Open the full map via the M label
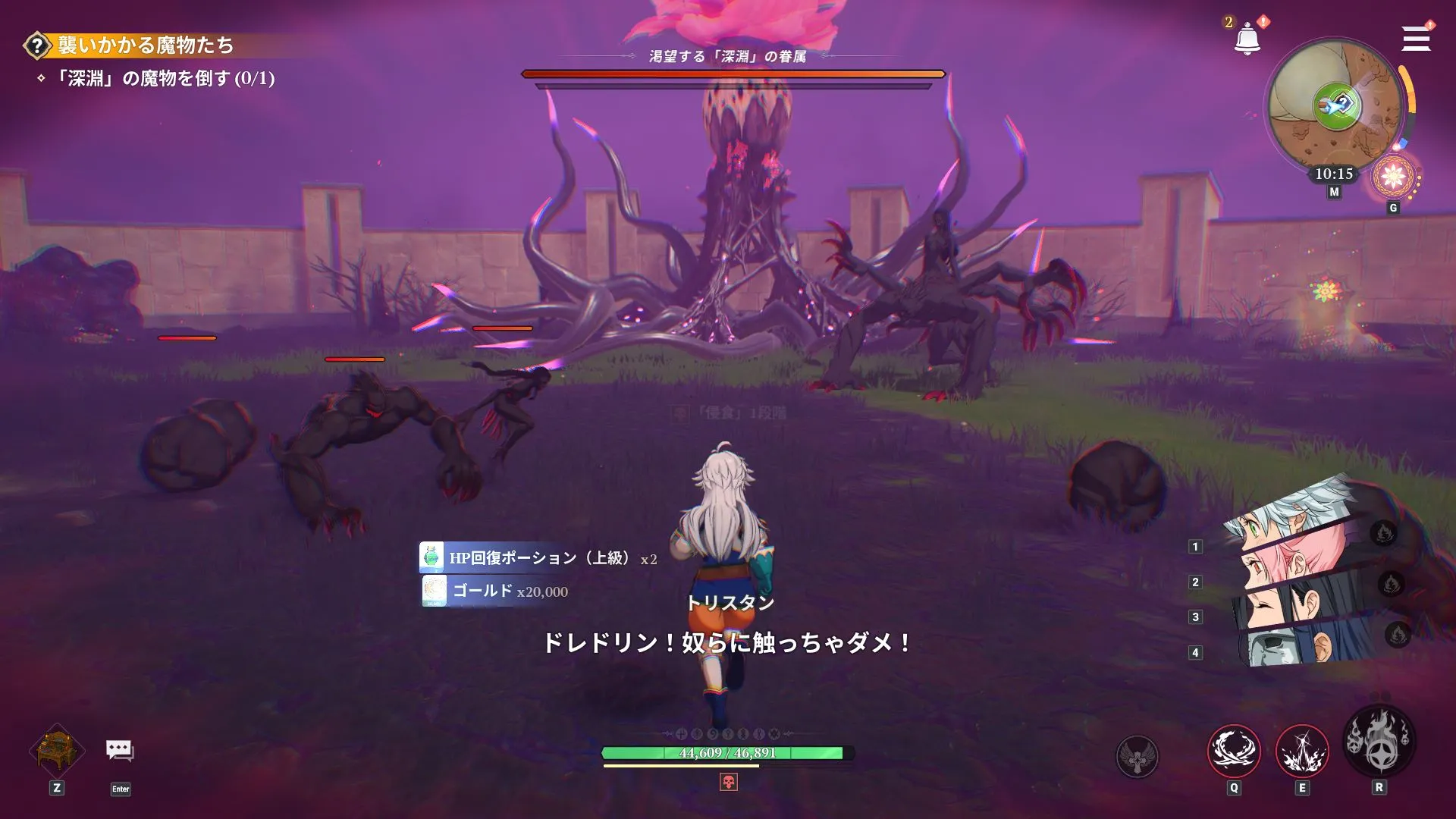 (x=1333, y=190)
